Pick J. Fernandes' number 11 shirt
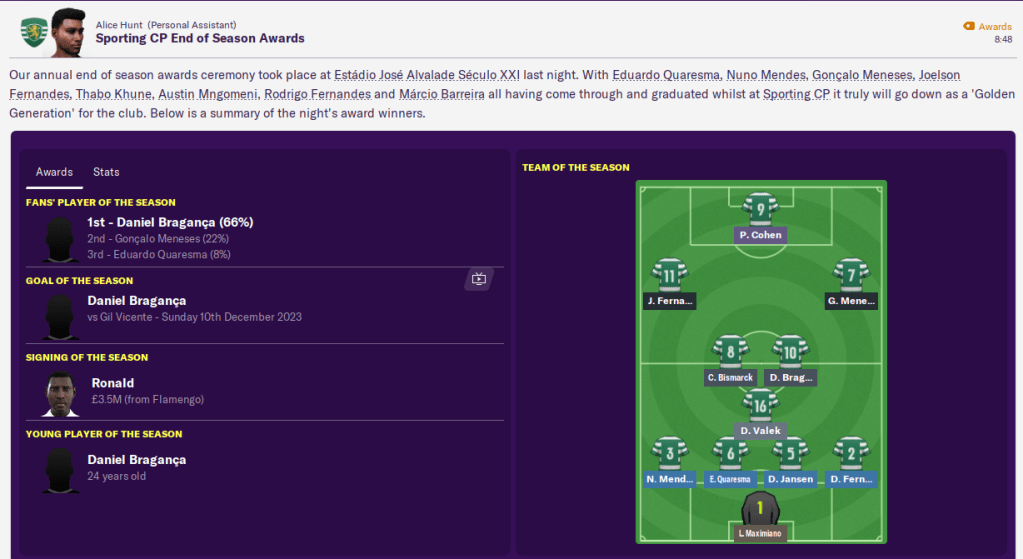Screen dimensions: 1023x559 pyautogui.click(x=670, y=276)
